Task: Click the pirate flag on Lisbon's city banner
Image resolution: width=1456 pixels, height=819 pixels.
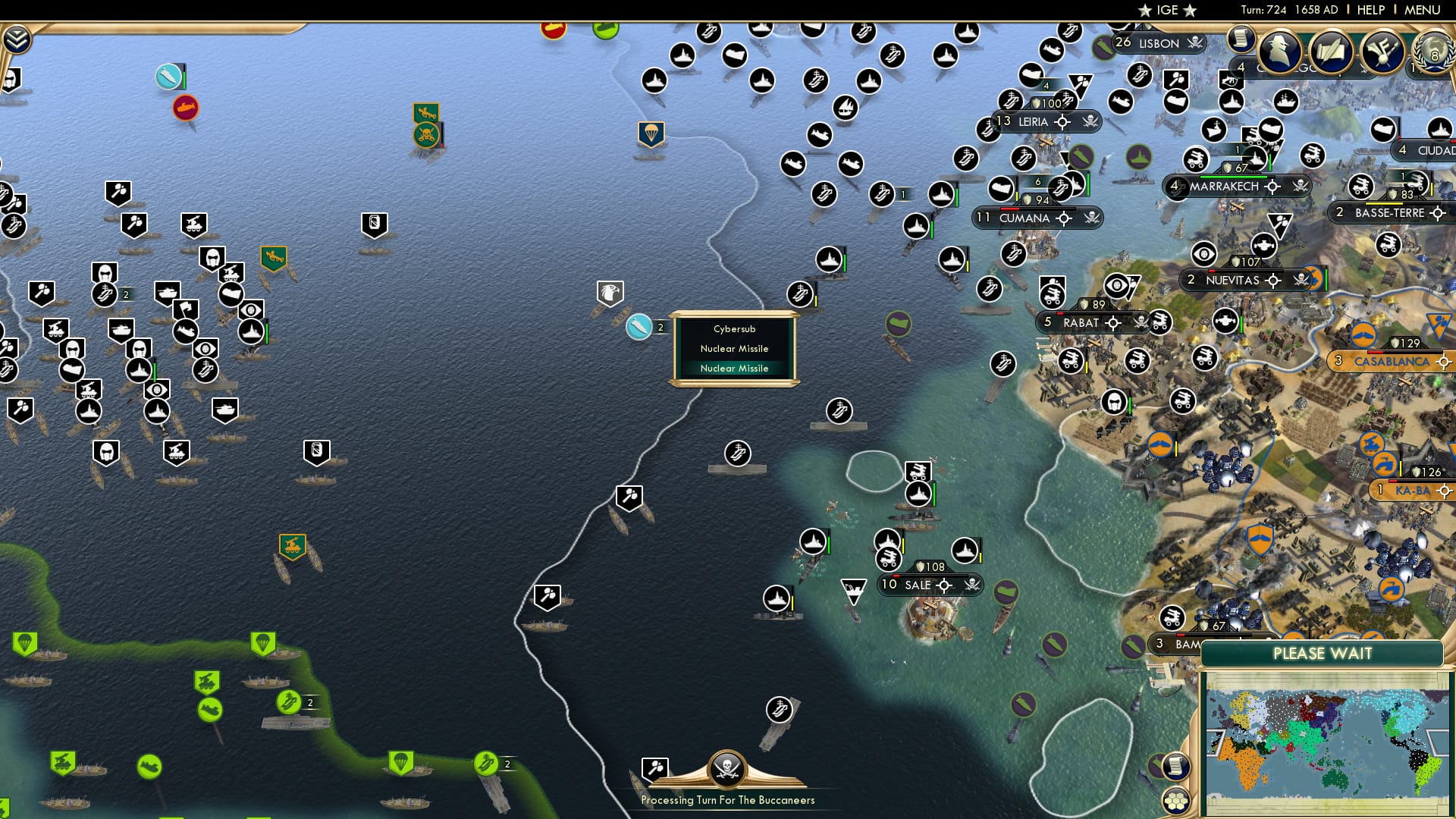Action: pos(1196,43)
